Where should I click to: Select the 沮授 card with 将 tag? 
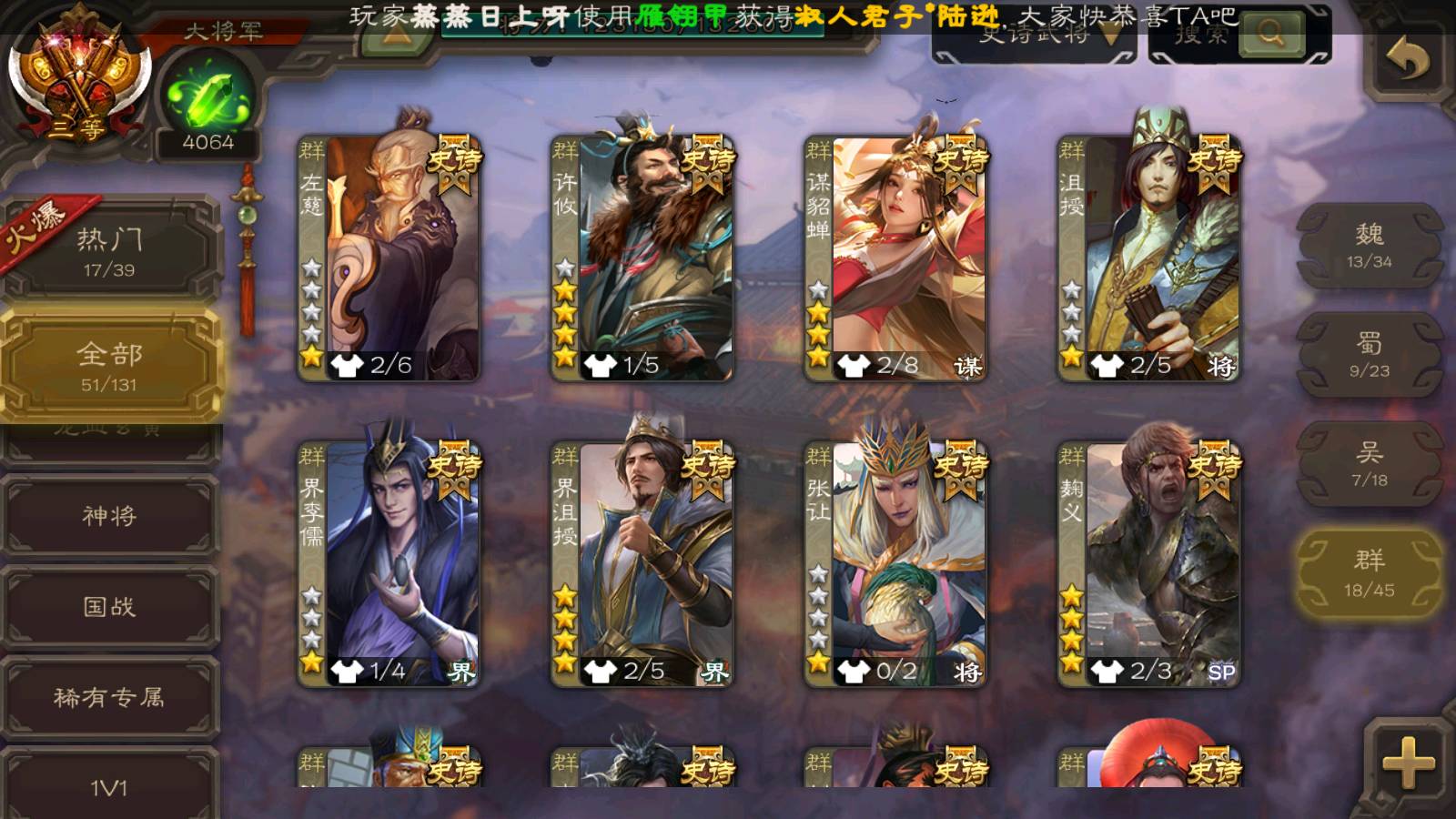[1148, 257]
